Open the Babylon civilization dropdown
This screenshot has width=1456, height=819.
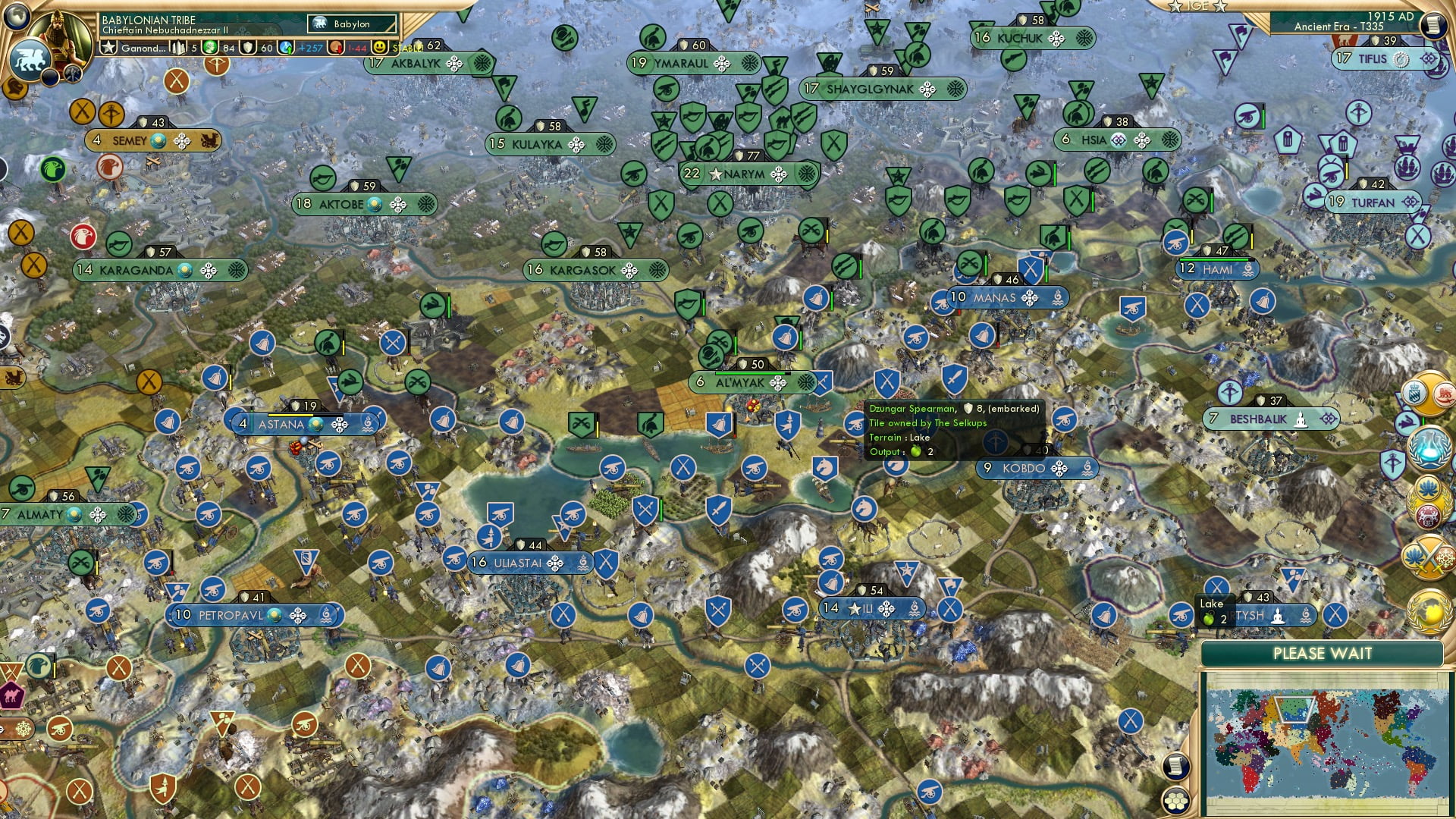[352, 24]
